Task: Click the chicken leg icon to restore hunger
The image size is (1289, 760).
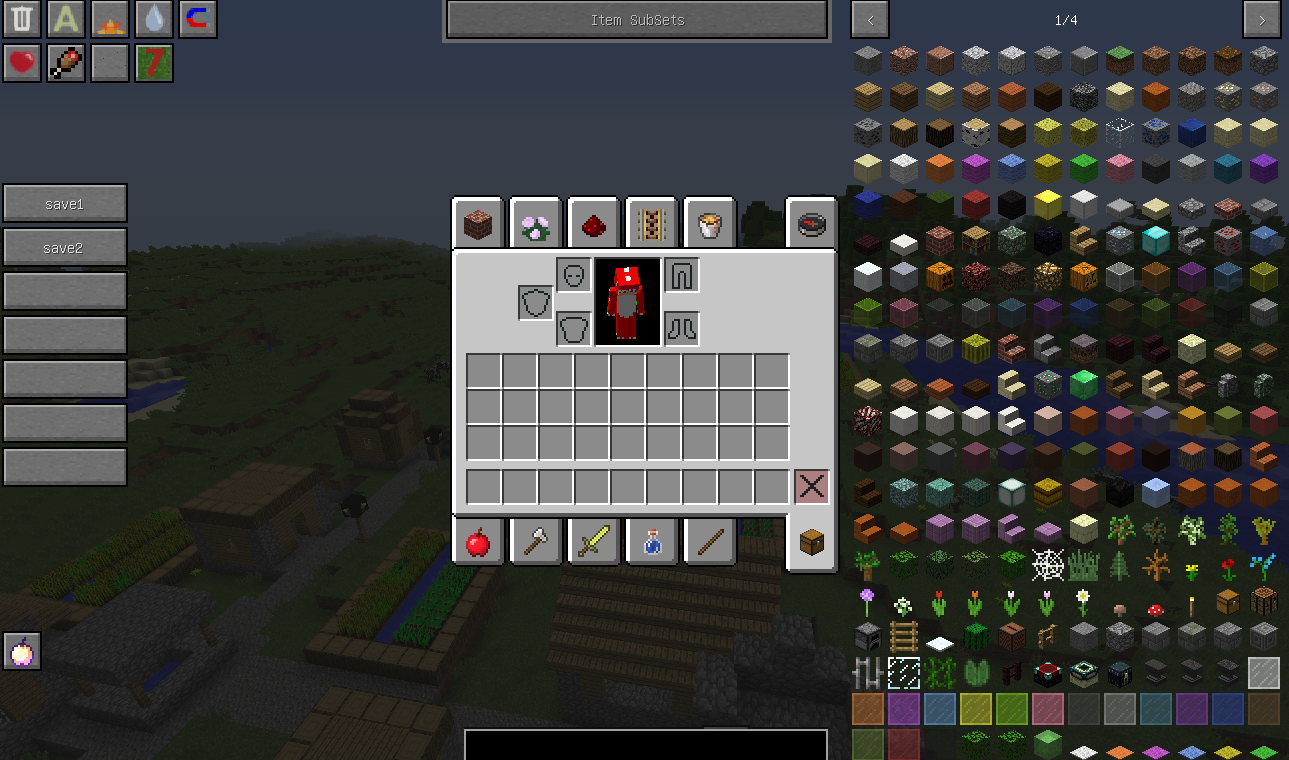Action: point(65,63)
